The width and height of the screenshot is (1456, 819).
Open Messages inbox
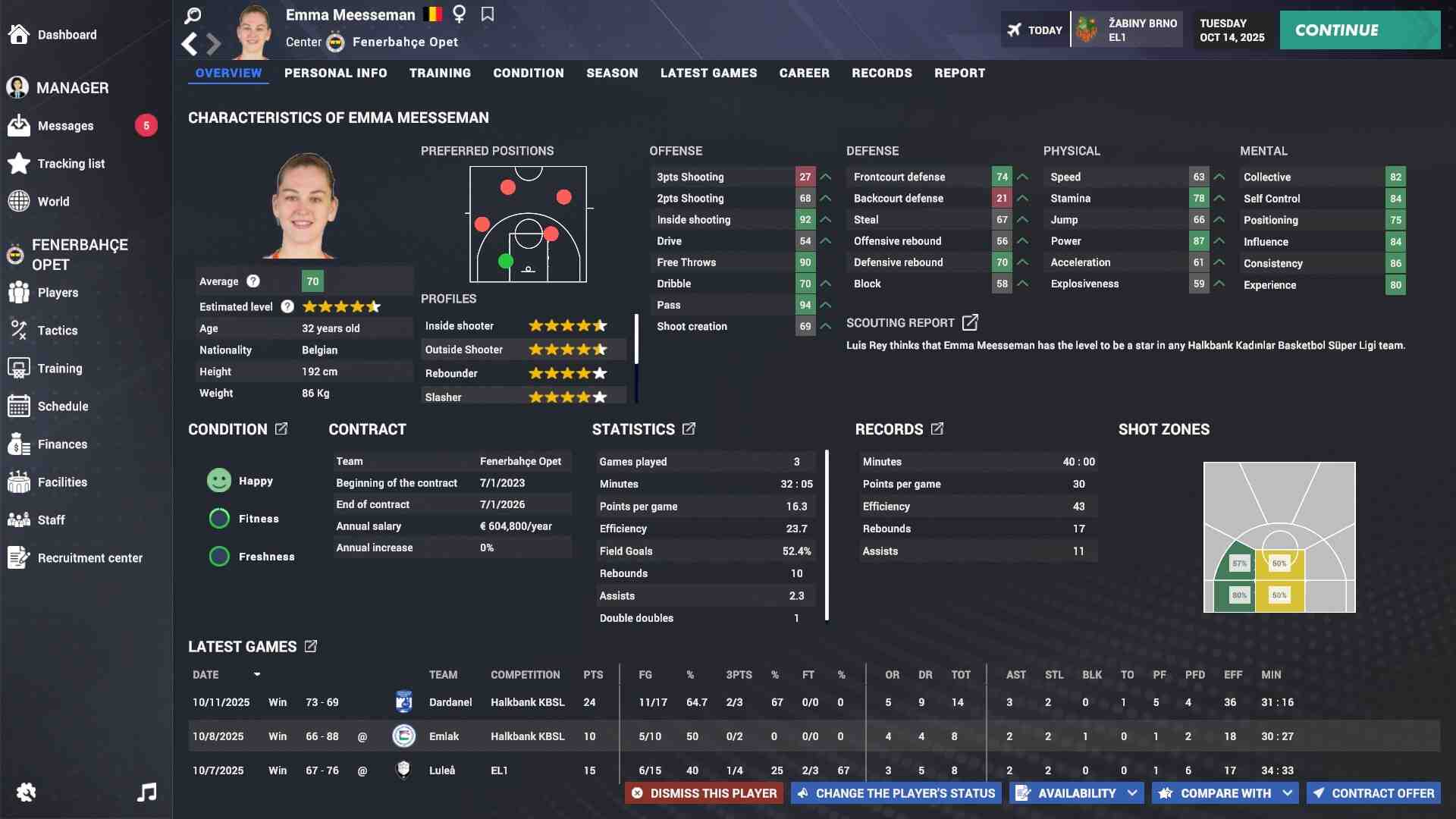click(66, 126)
